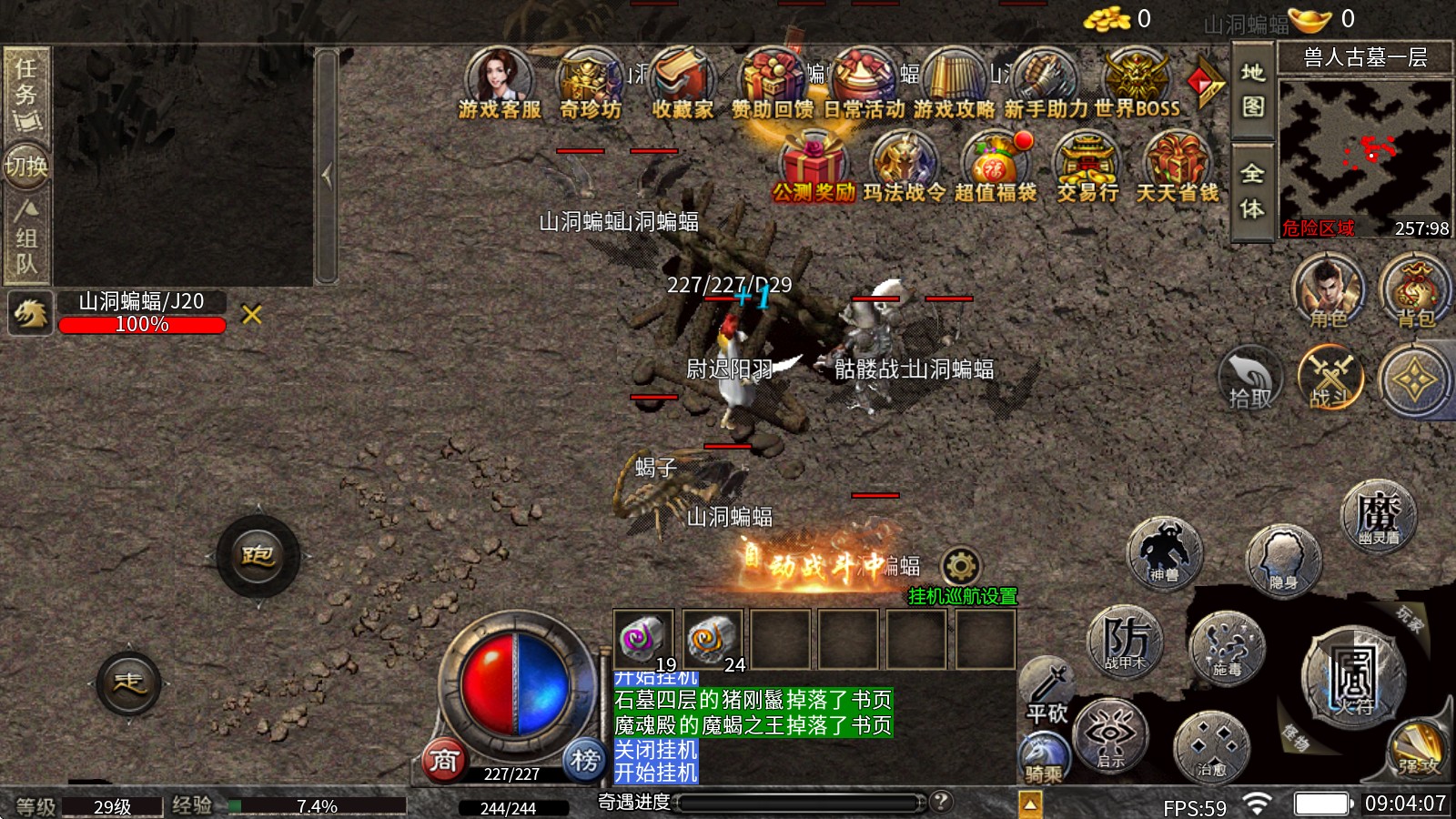Claim the 公测奖励 gift box

813,166
